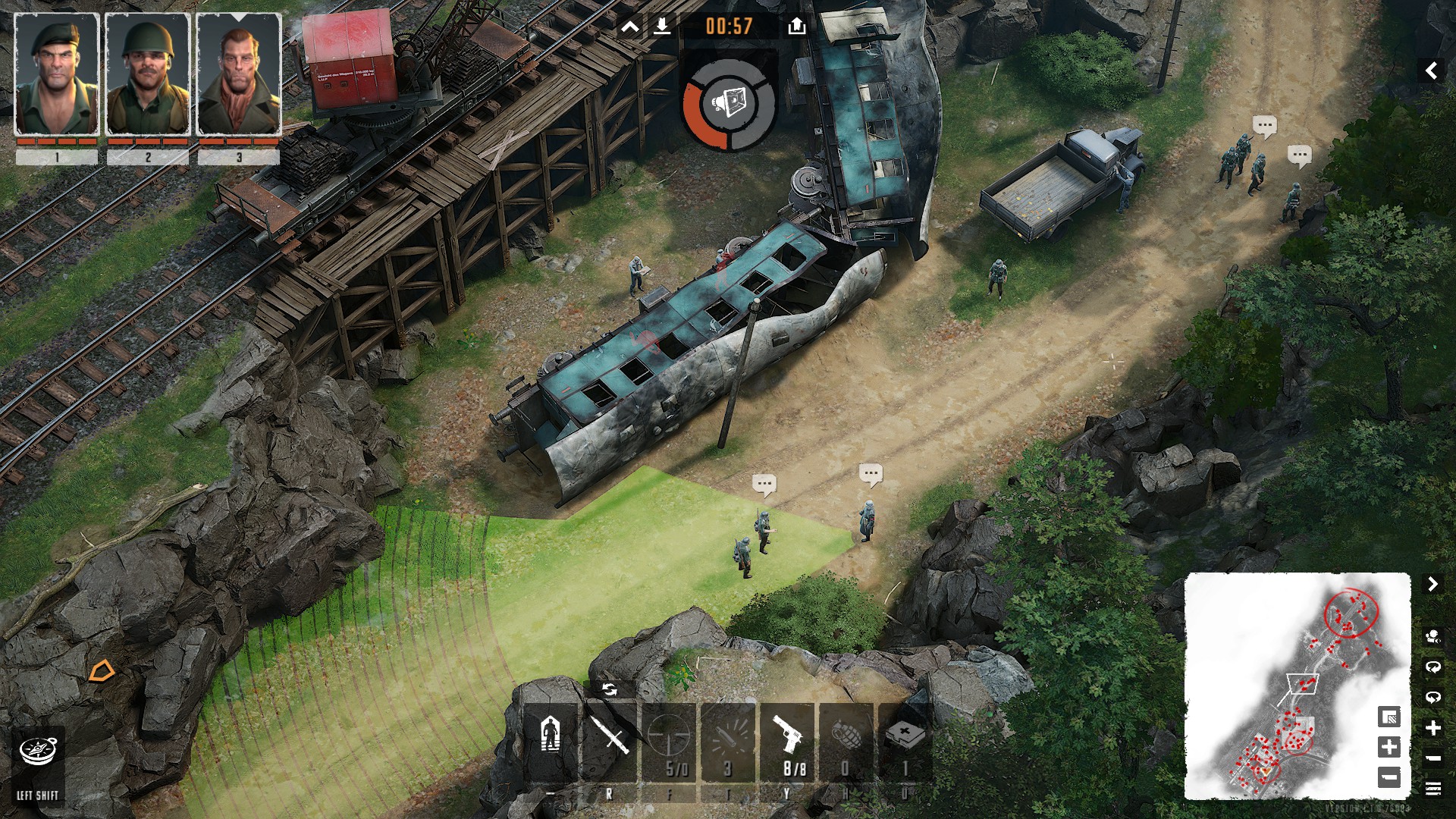Select the sniper scope ability

669,739
